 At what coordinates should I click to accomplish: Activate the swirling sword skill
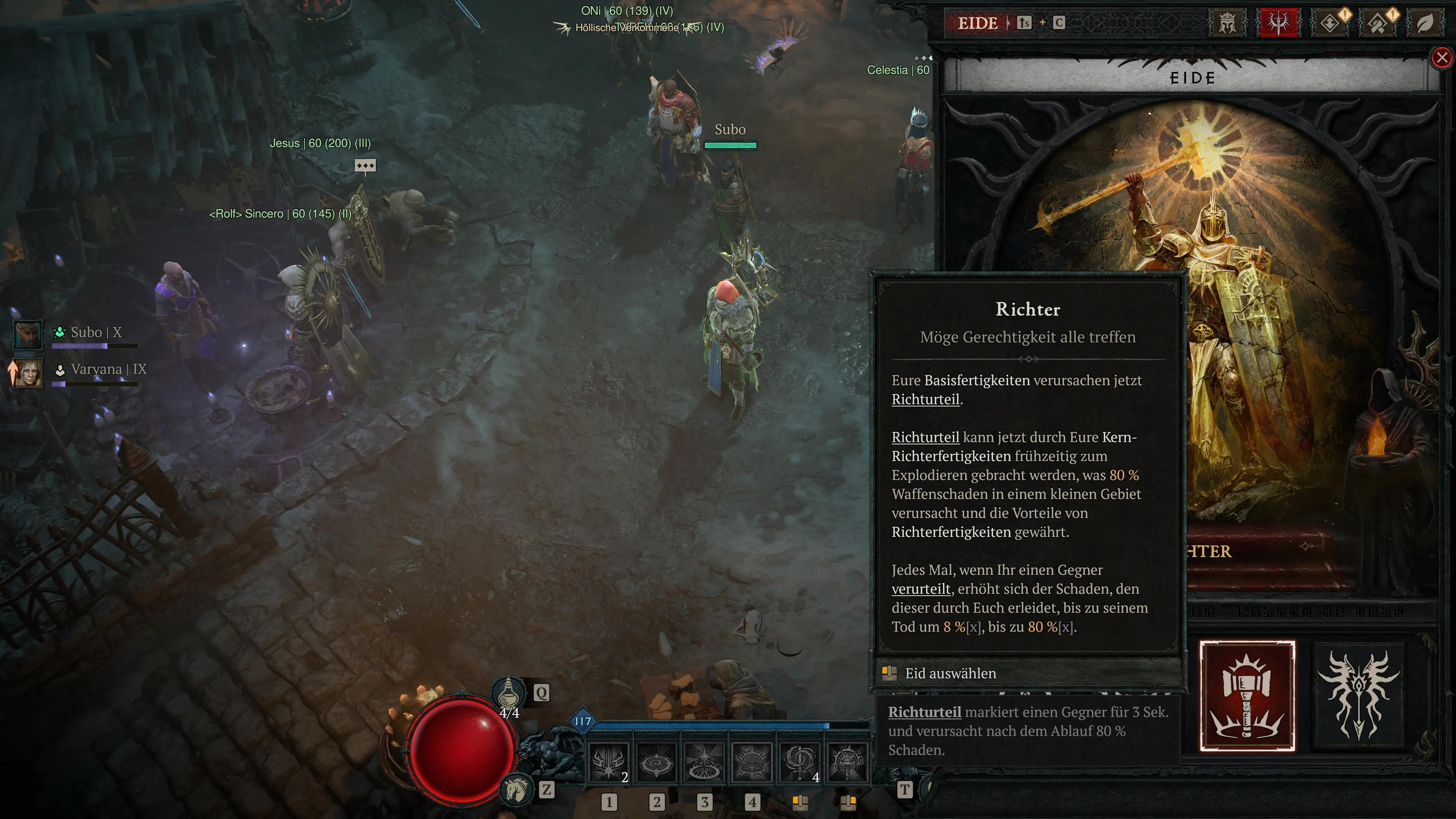800,763
